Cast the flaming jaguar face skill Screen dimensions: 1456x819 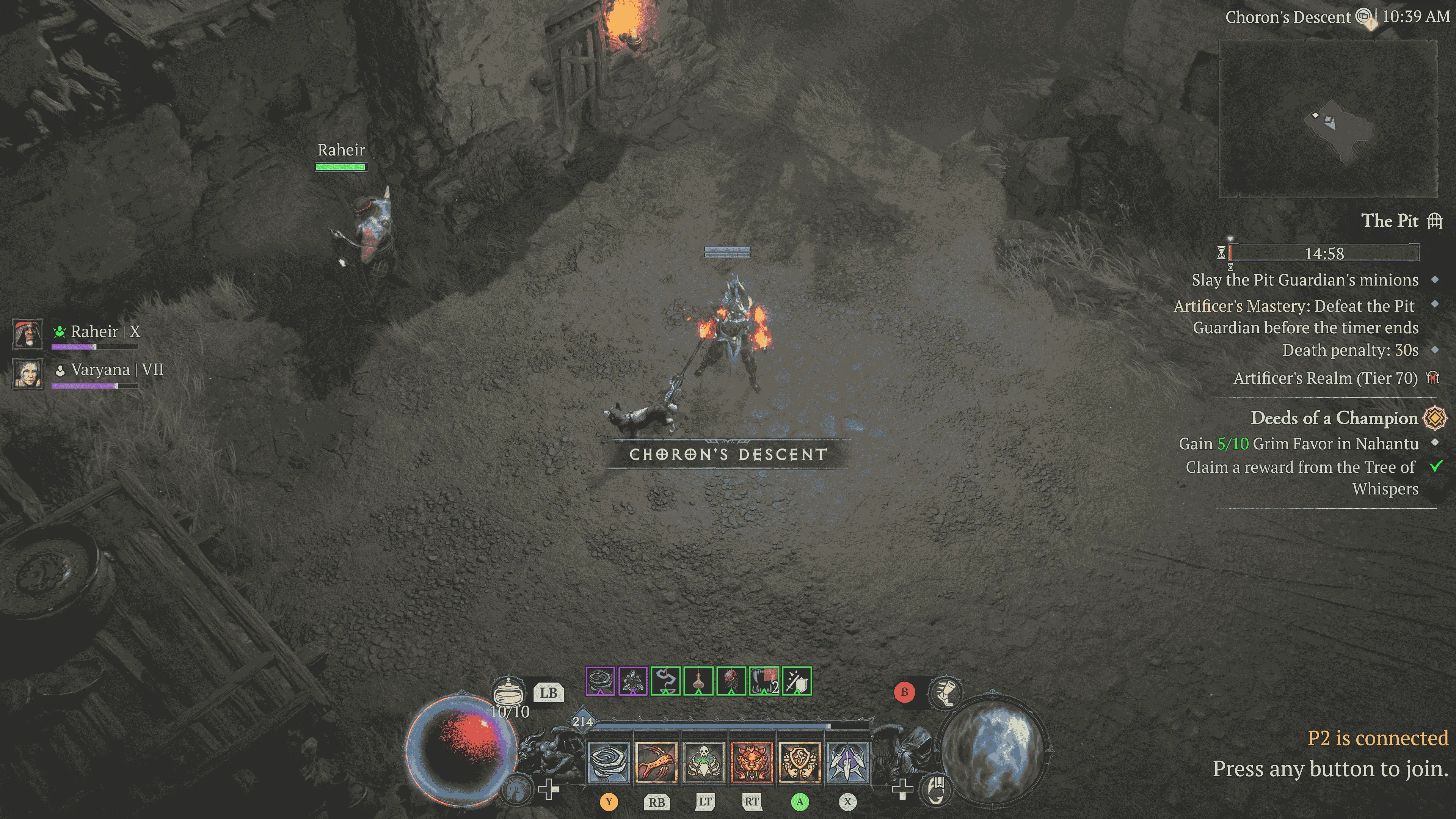coord(752,763)
